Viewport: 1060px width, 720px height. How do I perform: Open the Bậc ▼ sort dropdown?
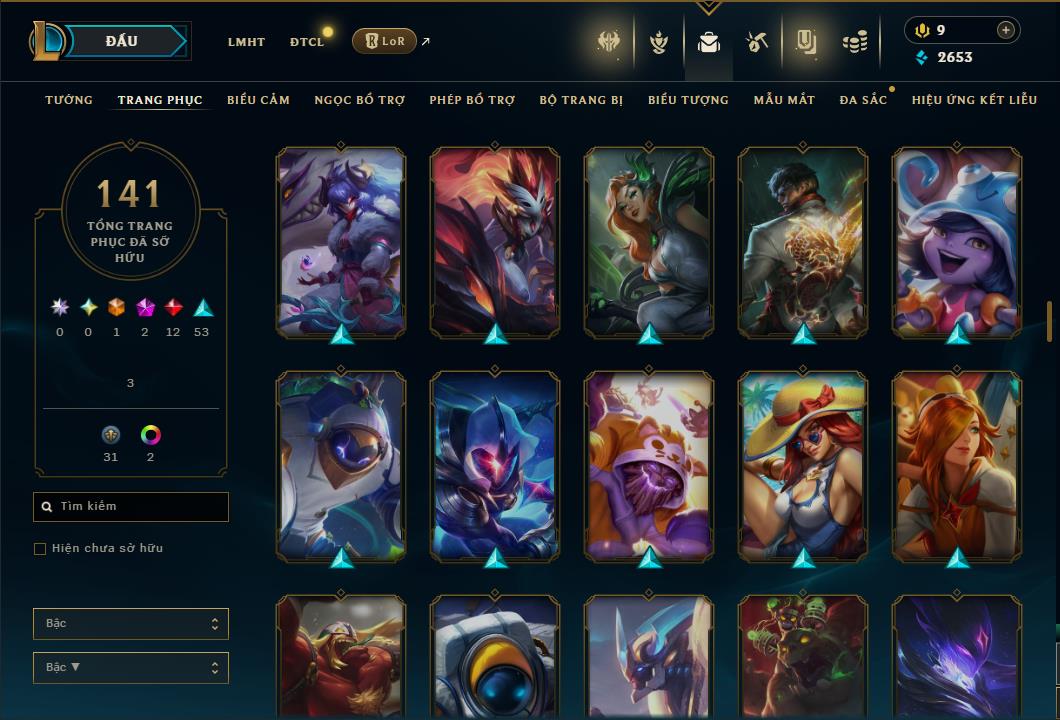click(x=131, y=668)
